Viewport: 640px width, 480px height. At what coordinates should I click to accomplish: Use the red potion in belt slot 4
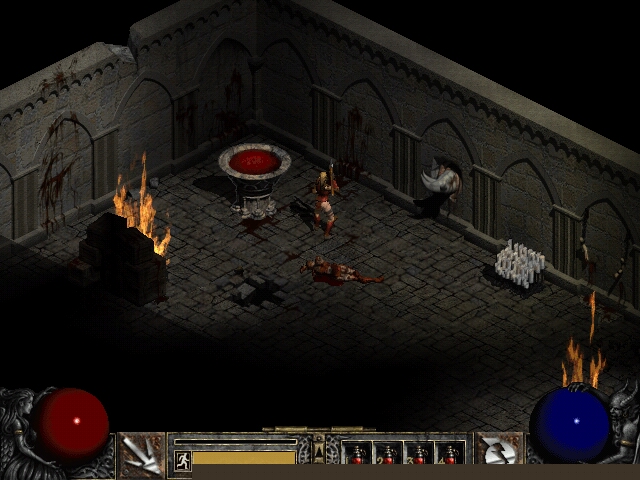[450, 455]
